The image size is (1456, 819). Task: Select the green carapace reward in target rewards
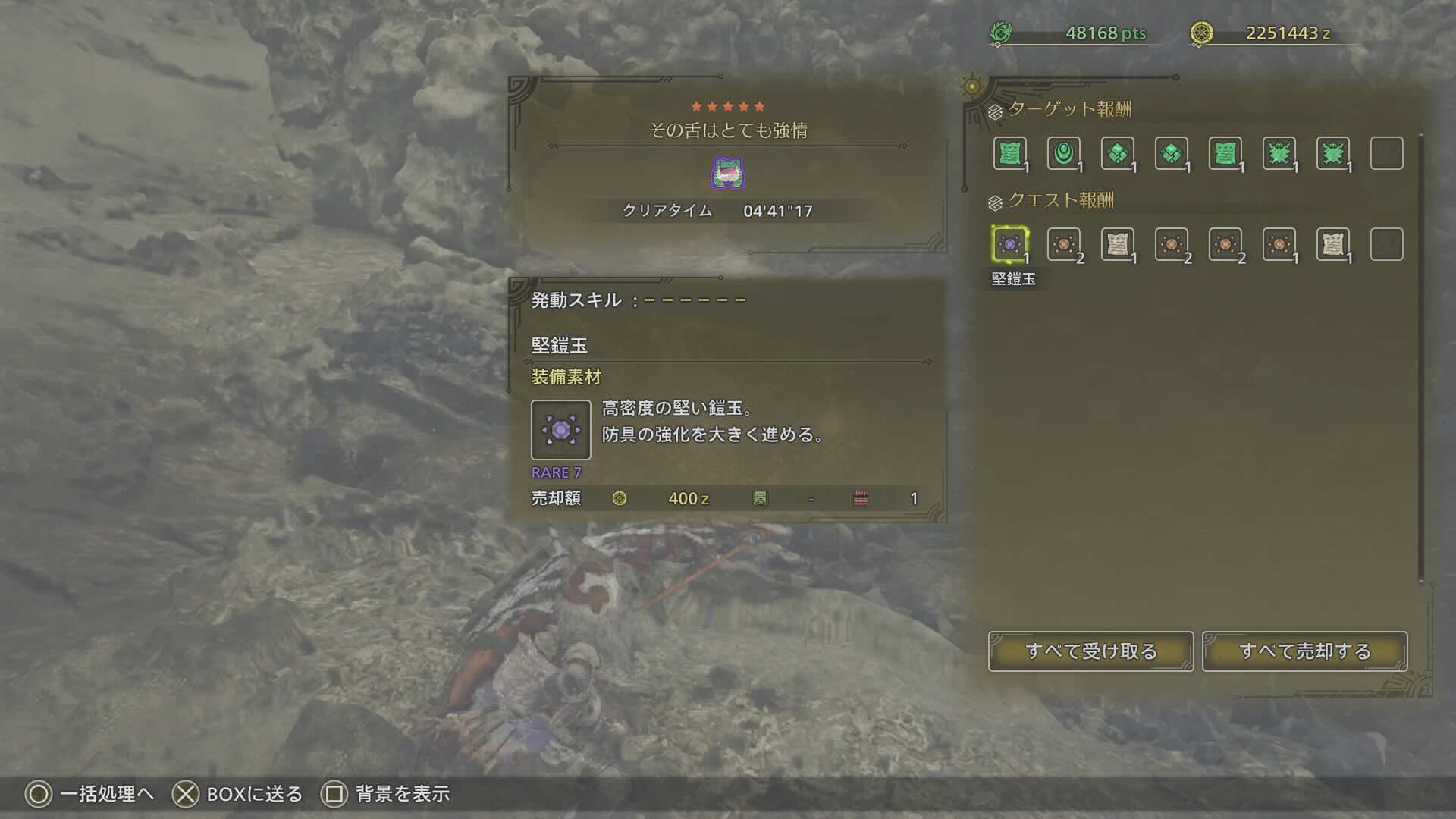[1227, 153]
